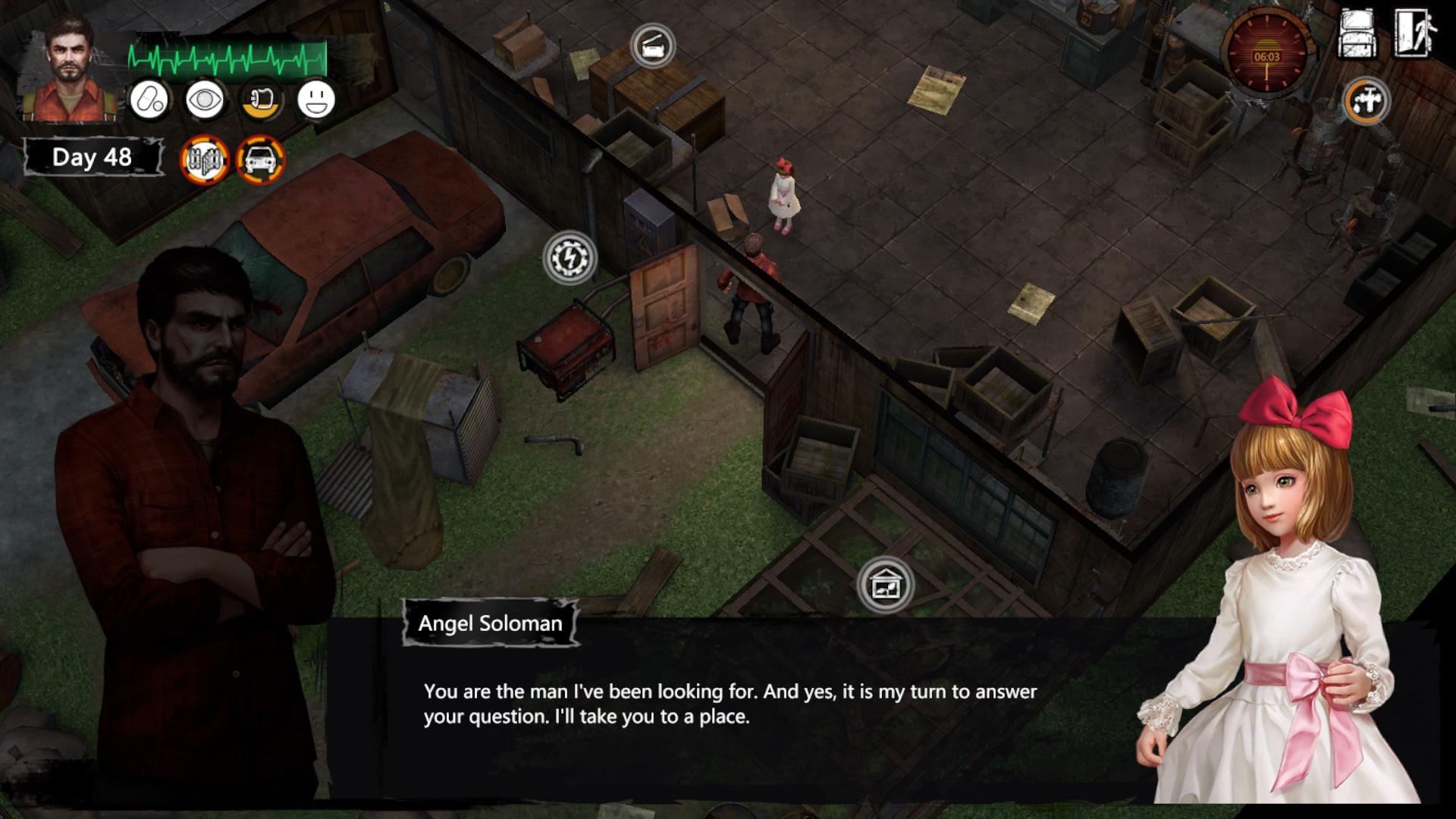
Task: Open the backpack inventory
Action: coord(1357,34)
